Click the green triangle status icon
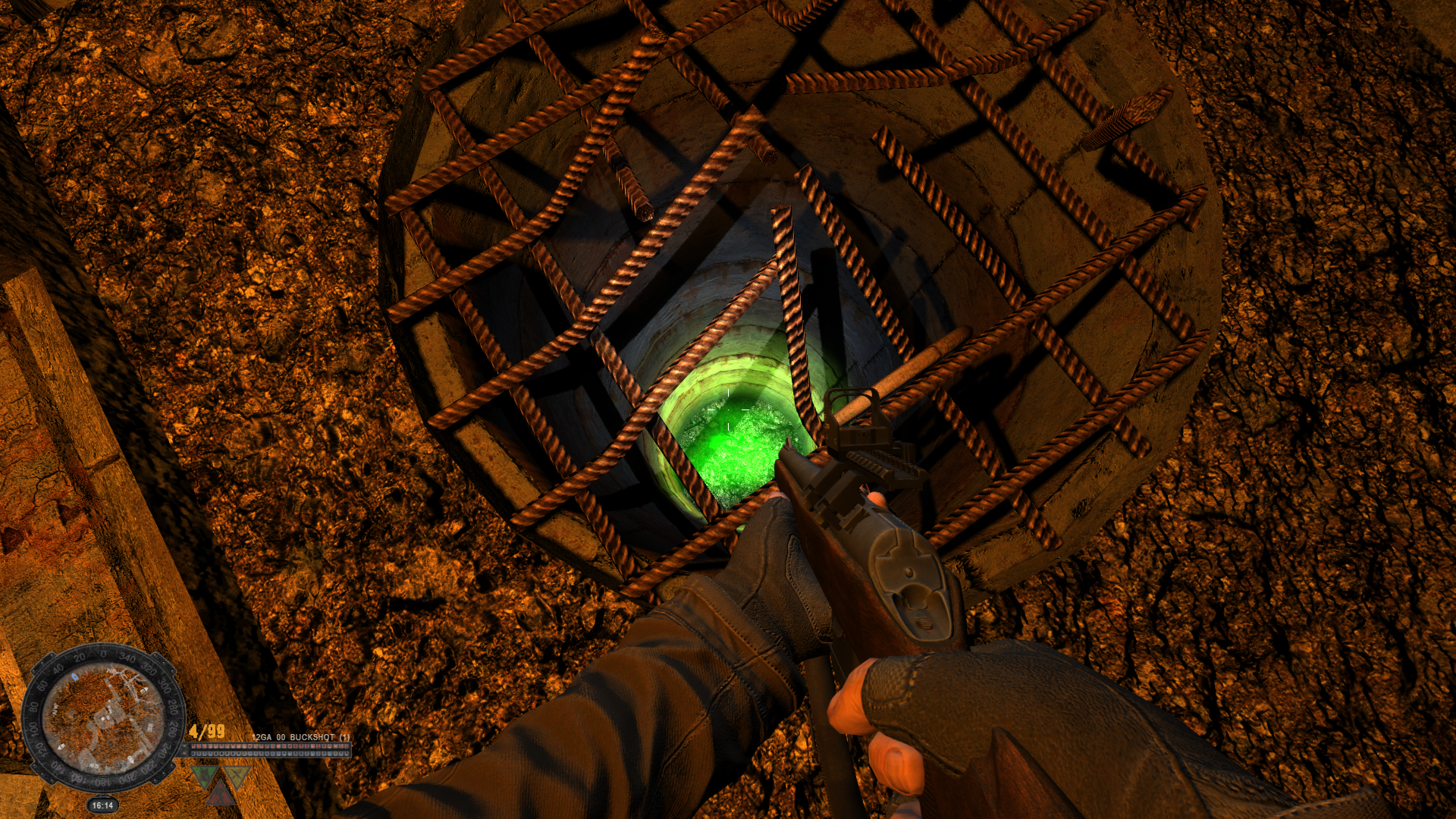The image size is (1456, 819). point(203,776)
